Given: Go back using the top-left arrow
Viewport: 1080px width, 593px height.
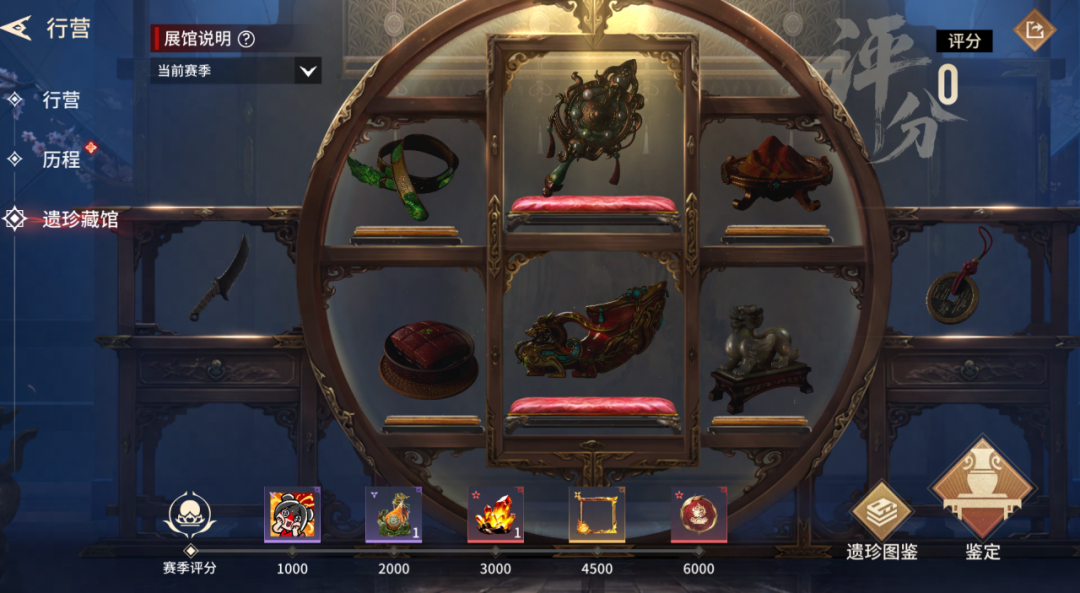Looking at the screenshot, I should [17, 28].
